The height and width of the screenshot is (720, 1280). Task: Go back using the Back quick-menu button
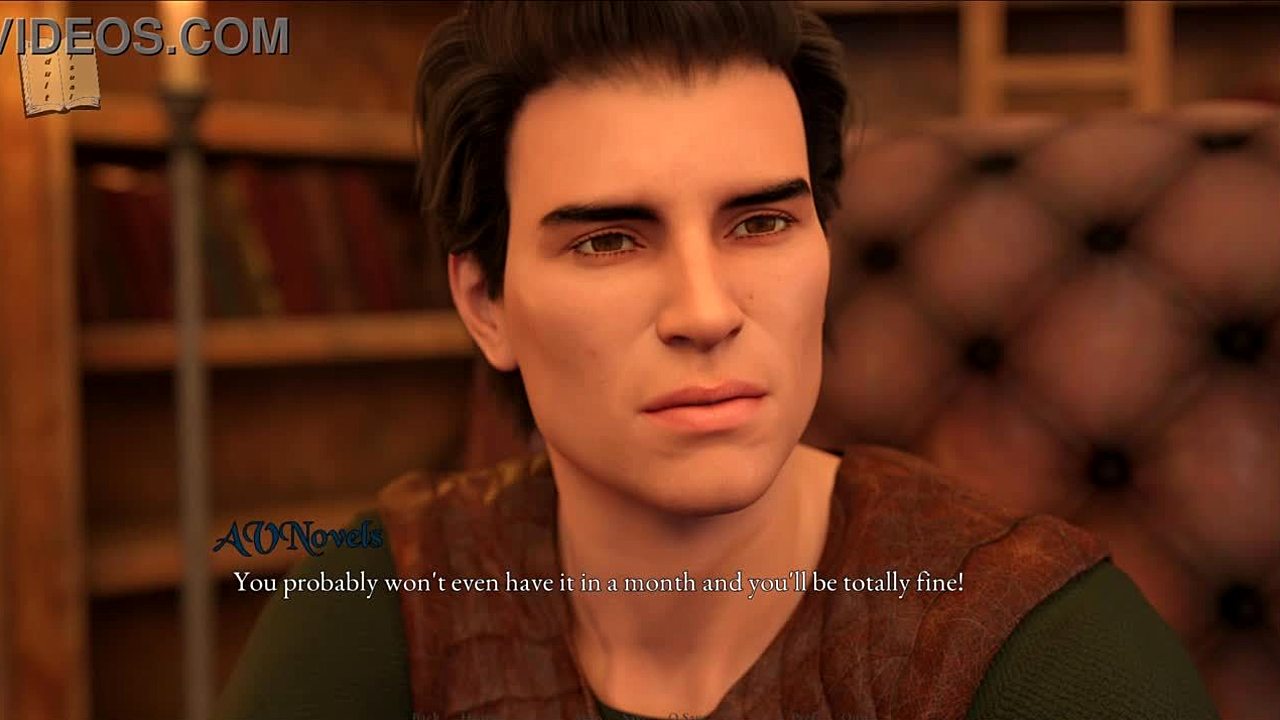424,715
